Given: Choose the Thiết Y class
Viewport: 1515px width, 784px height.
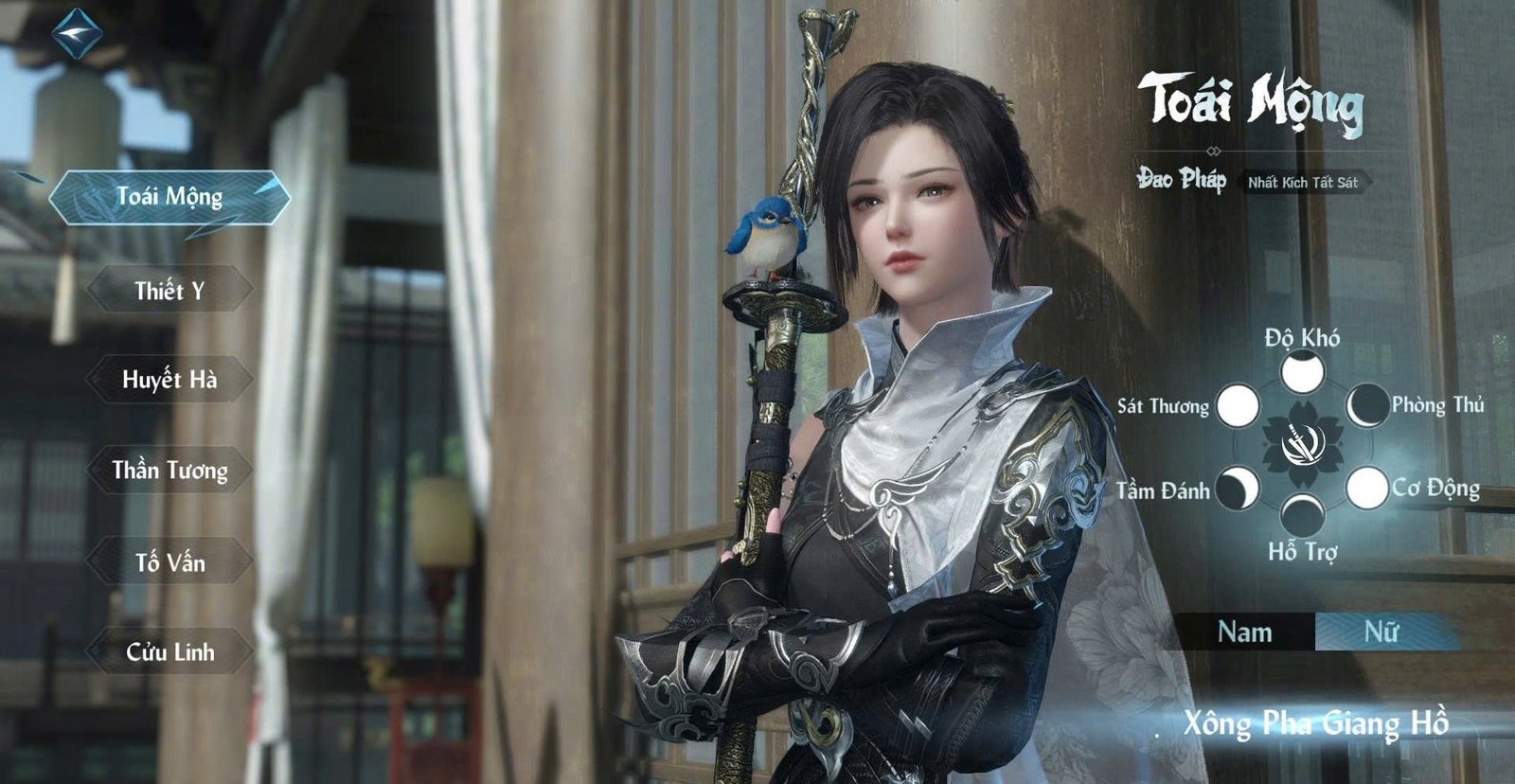Looking at the screenshot, I should coord(169,291).
